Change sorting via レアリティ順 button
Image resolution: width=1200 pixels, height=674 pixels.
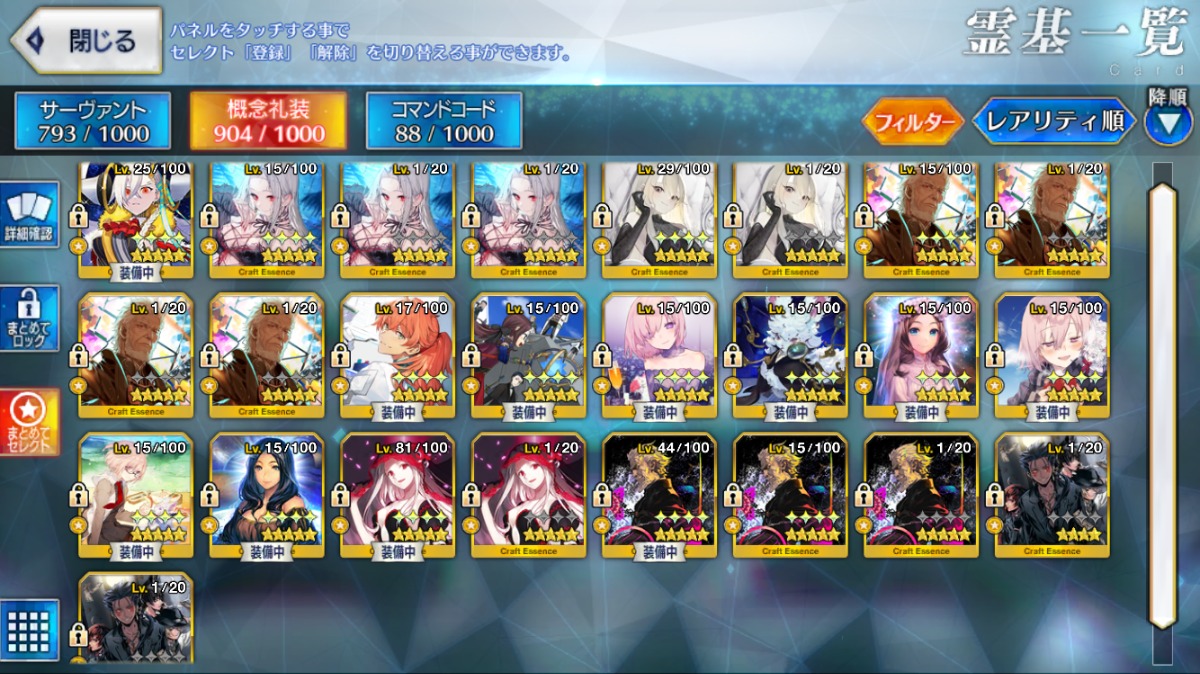point(1055,122)
